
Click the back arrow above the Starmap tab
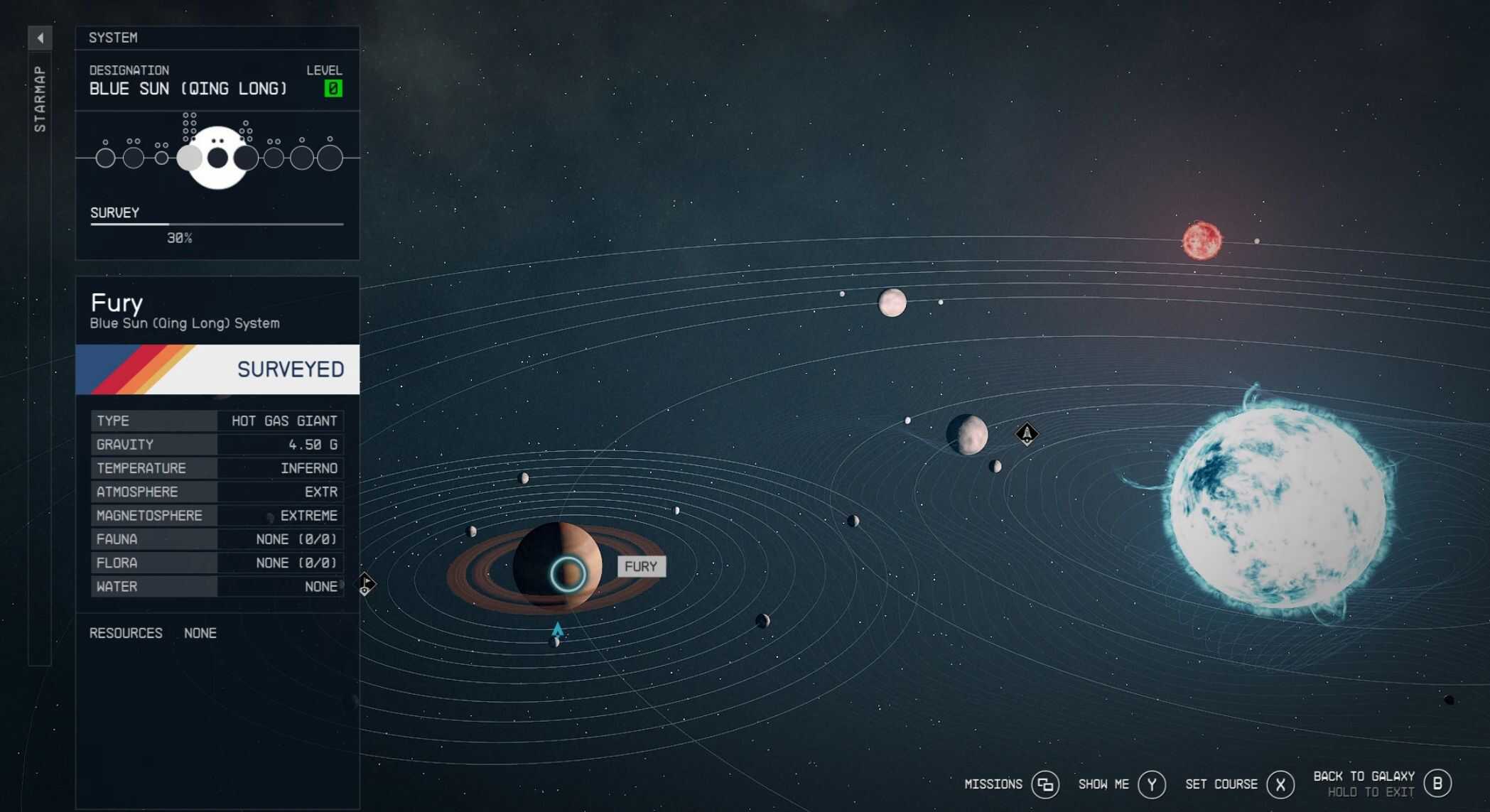click(40, 38)
